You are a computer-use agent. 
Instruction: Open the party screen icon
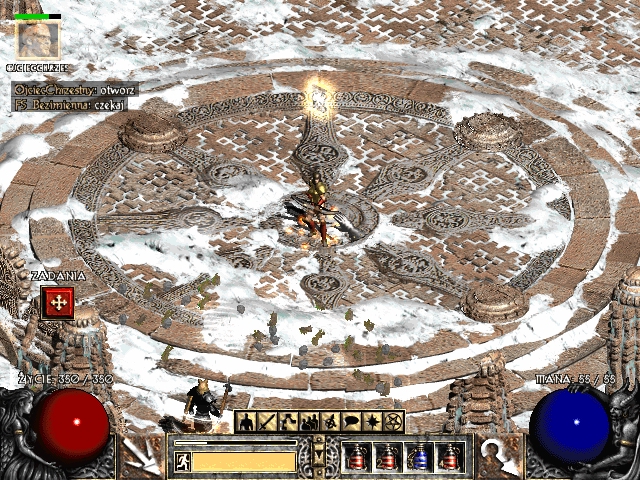pyautogui.click(x=308, y=422)
